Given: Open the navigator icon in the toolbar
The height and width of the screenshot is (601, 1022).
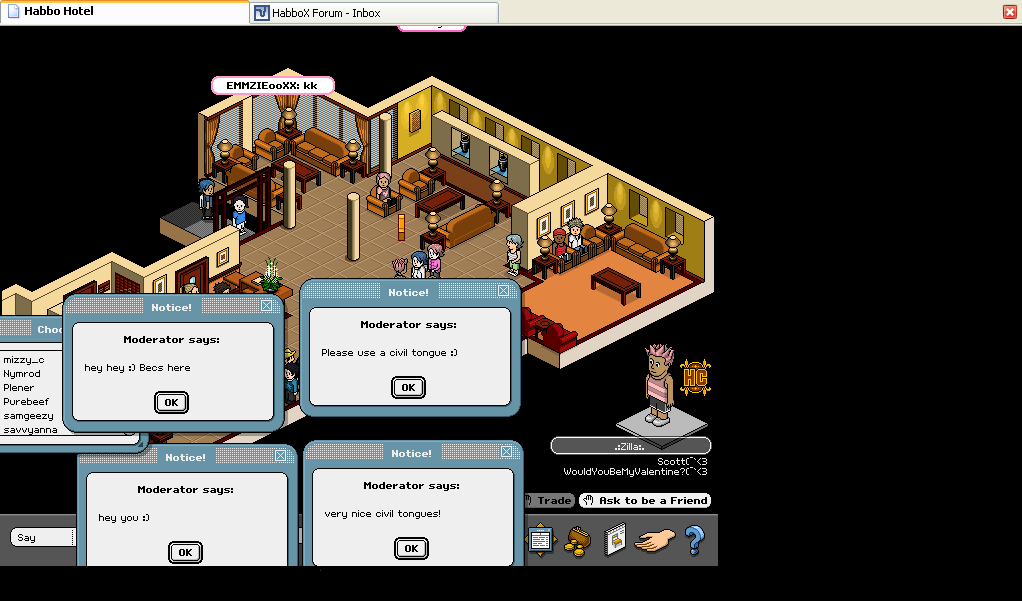Looking at the screenshot, I should click(540, 540).
